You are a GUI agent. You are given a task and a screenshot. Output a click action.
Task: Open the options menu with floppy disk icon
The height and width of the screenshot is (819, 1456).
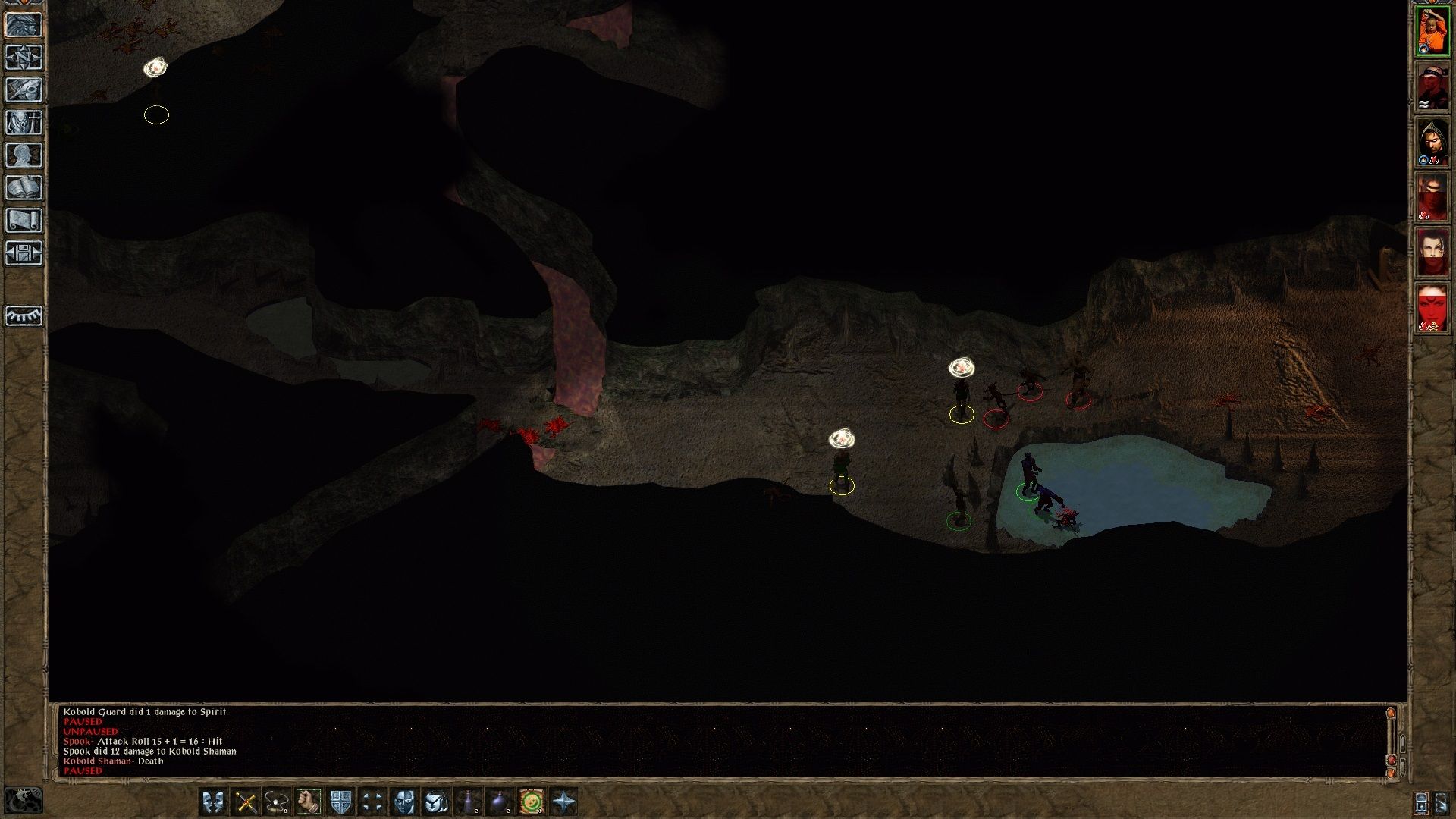click(x=24, y=253)
